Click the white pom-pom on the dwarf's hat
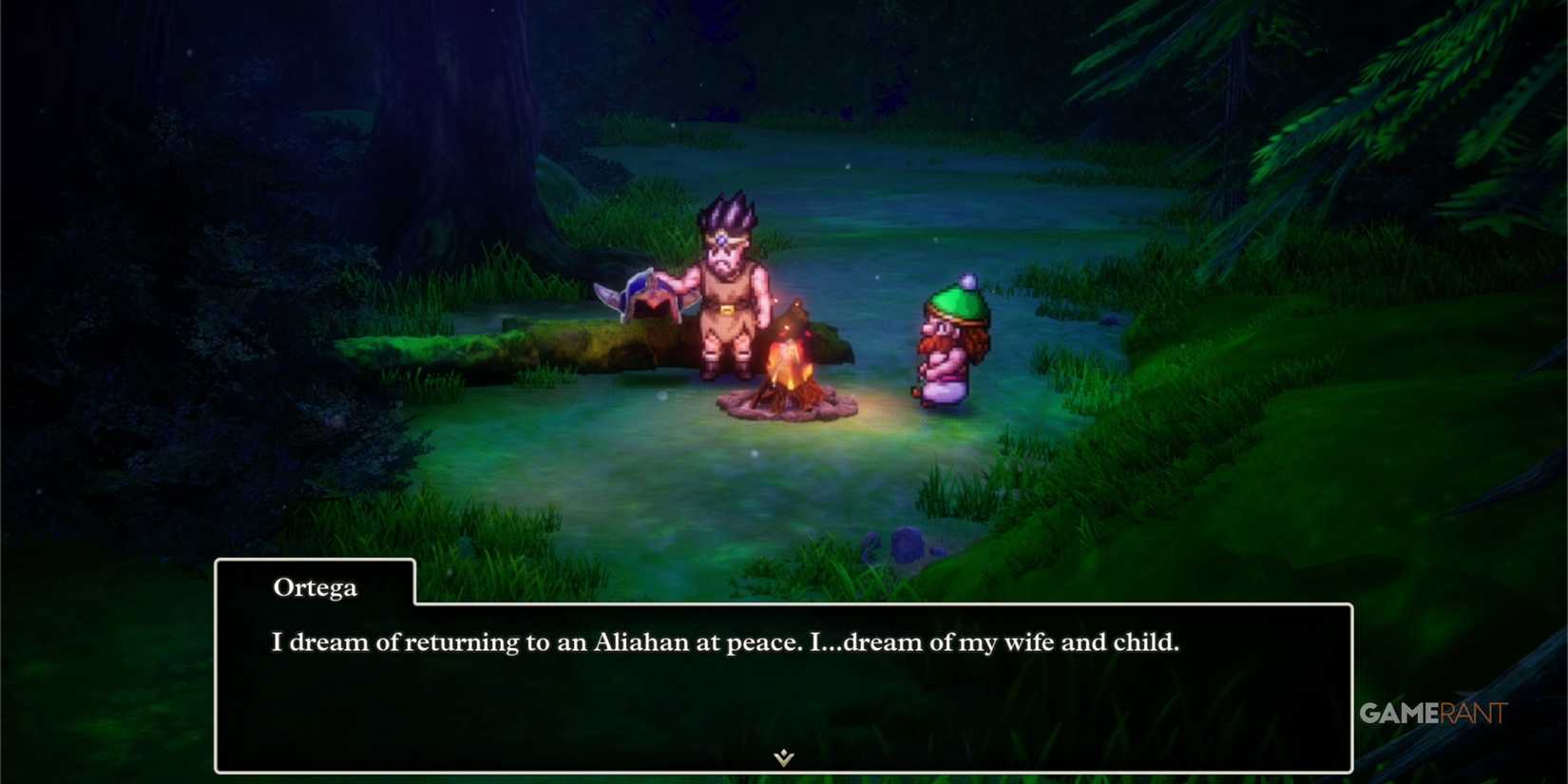Viewport: 1568px width, 784px height. pyautogui.click(x=966, y=282)
